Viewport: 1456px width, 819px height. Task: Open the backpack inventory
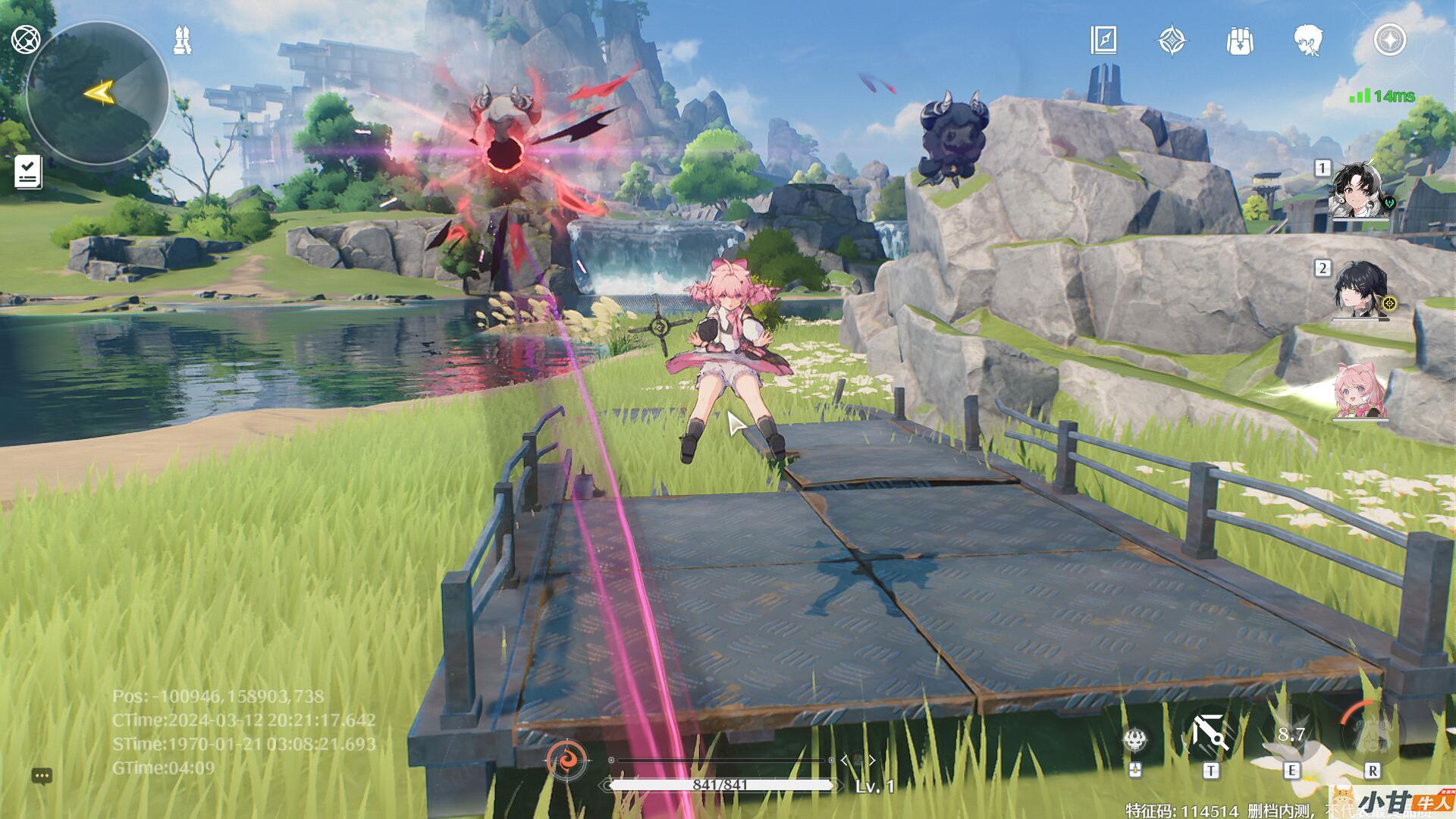coord(1240,41)
